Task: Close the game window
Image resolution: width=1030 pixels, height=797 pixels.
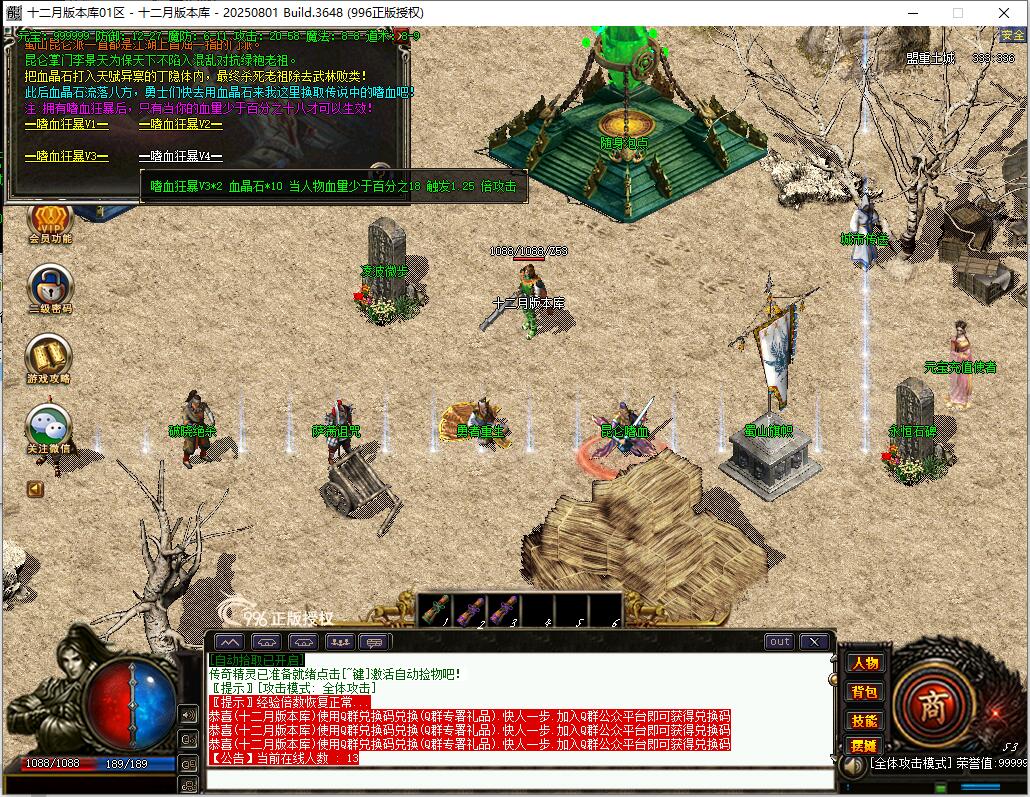Action: pyautogui.click(x=1004, y=13)
